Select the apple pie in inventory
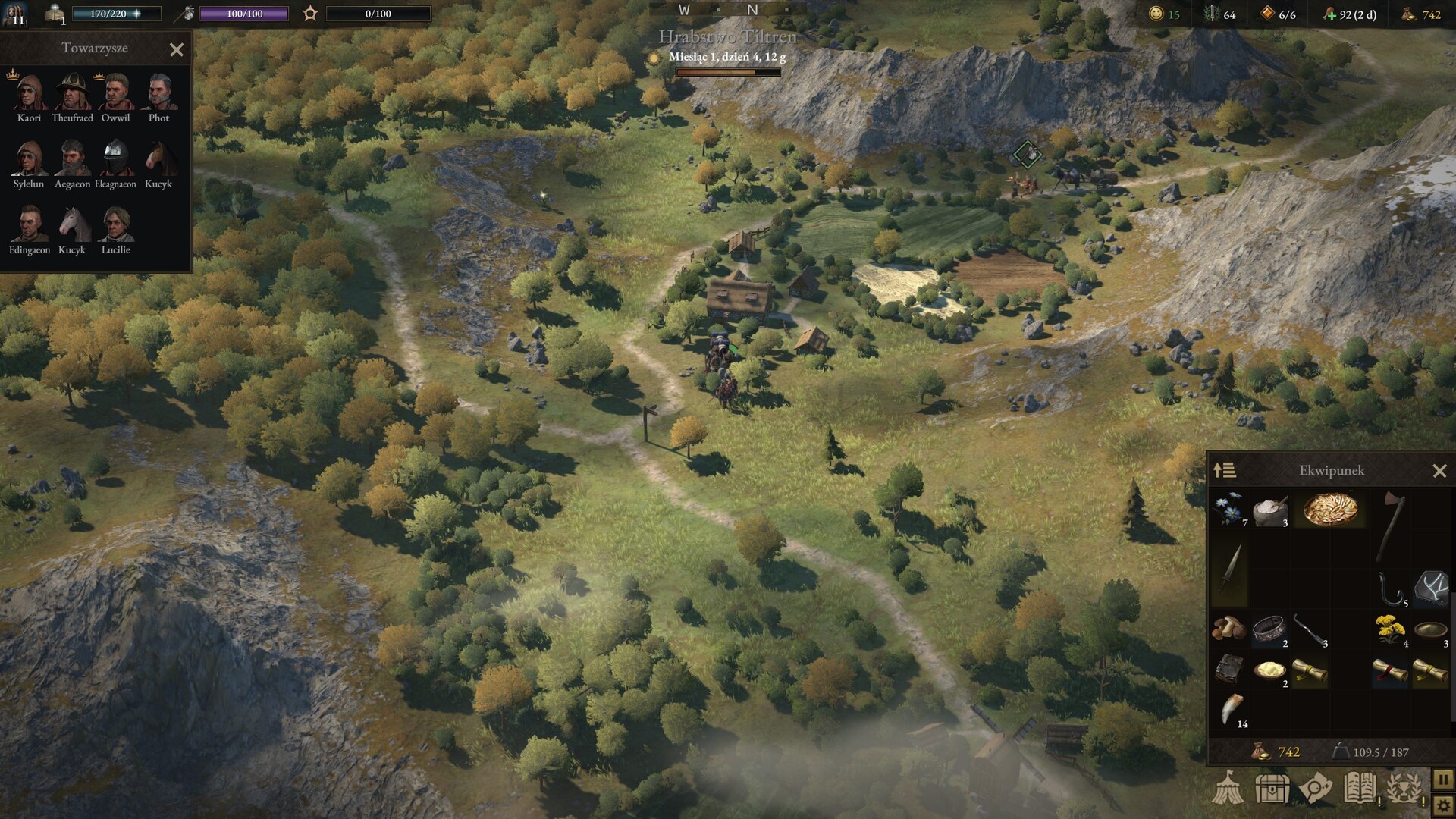 [x=1330, y=509]
